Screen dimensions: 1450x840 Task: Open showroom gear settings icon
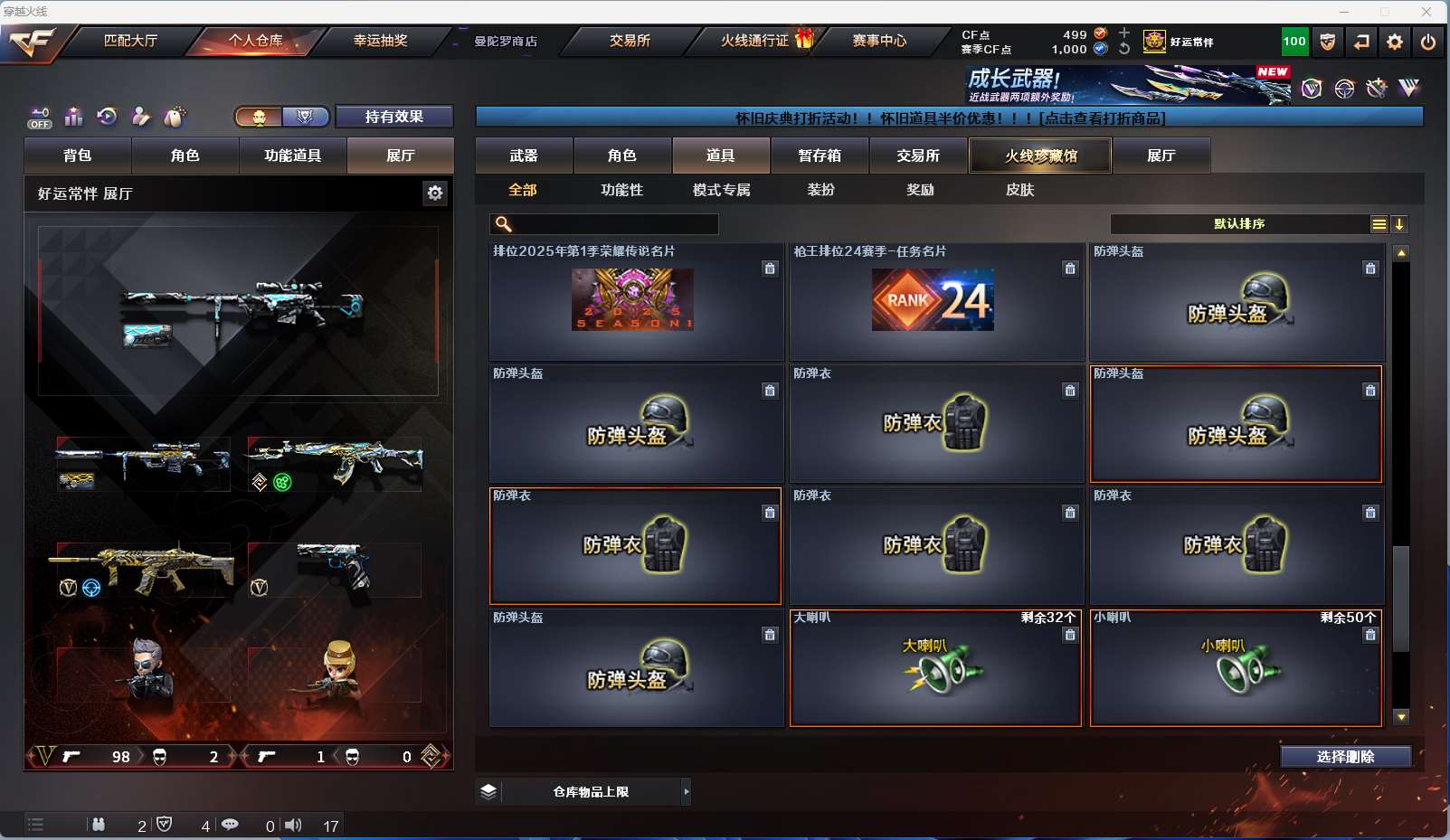(x=435, y=193)
